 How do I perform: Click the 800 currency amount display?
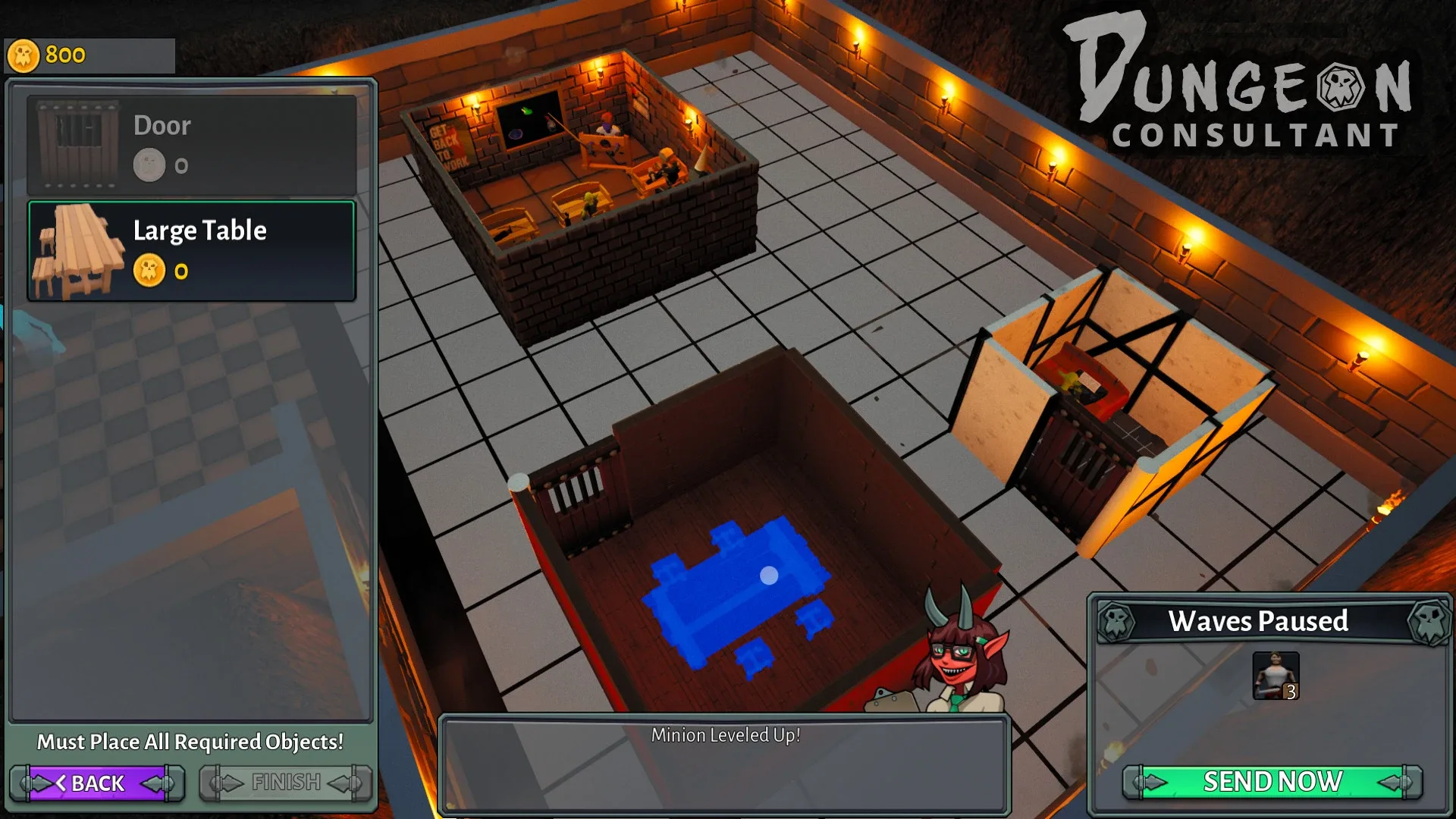(x=64, y=54)
